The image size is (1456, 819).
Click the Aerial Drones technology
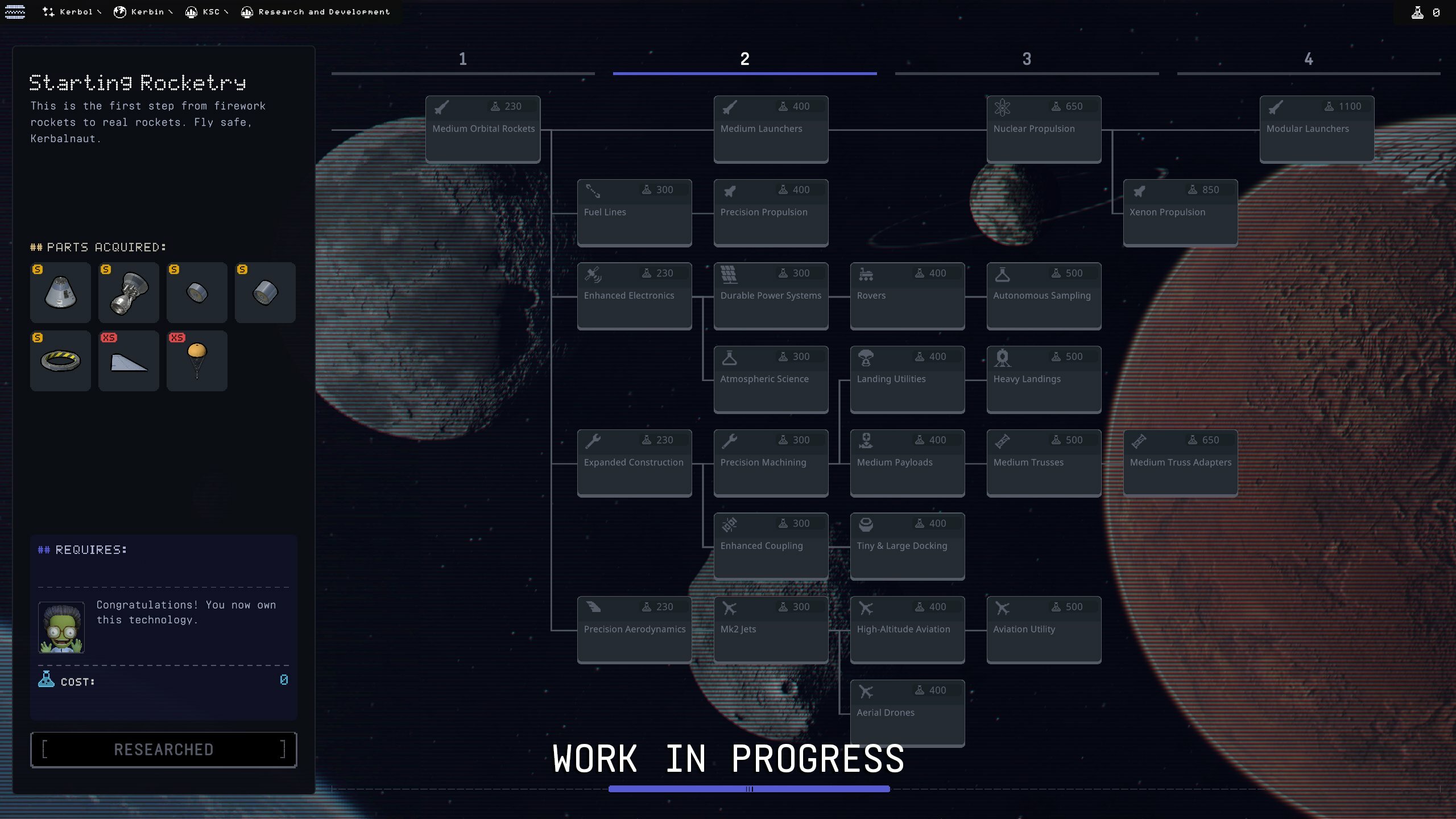point(907,713)
